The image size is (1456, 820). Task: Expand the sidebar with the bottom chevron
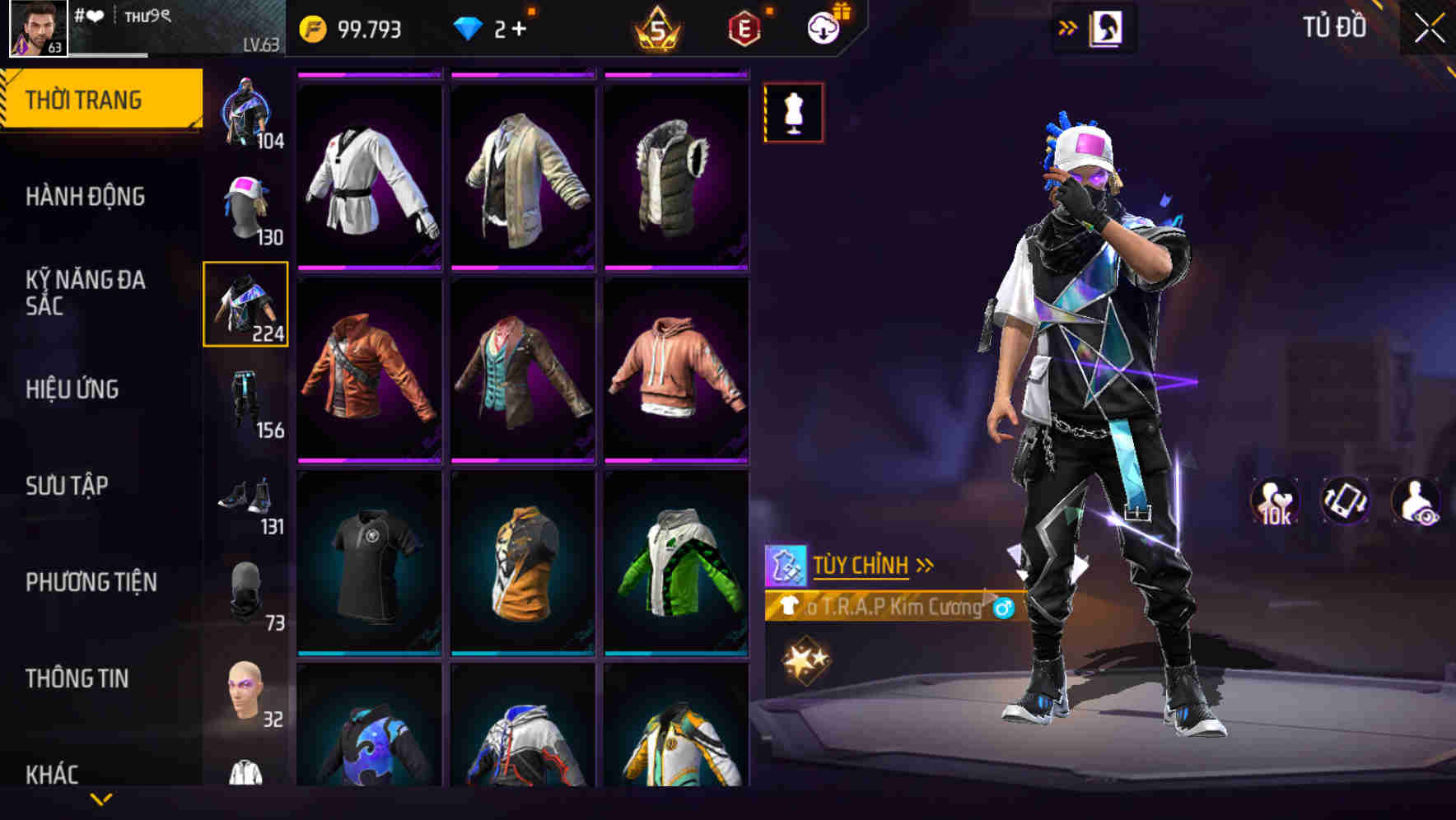tap(100, 797)
